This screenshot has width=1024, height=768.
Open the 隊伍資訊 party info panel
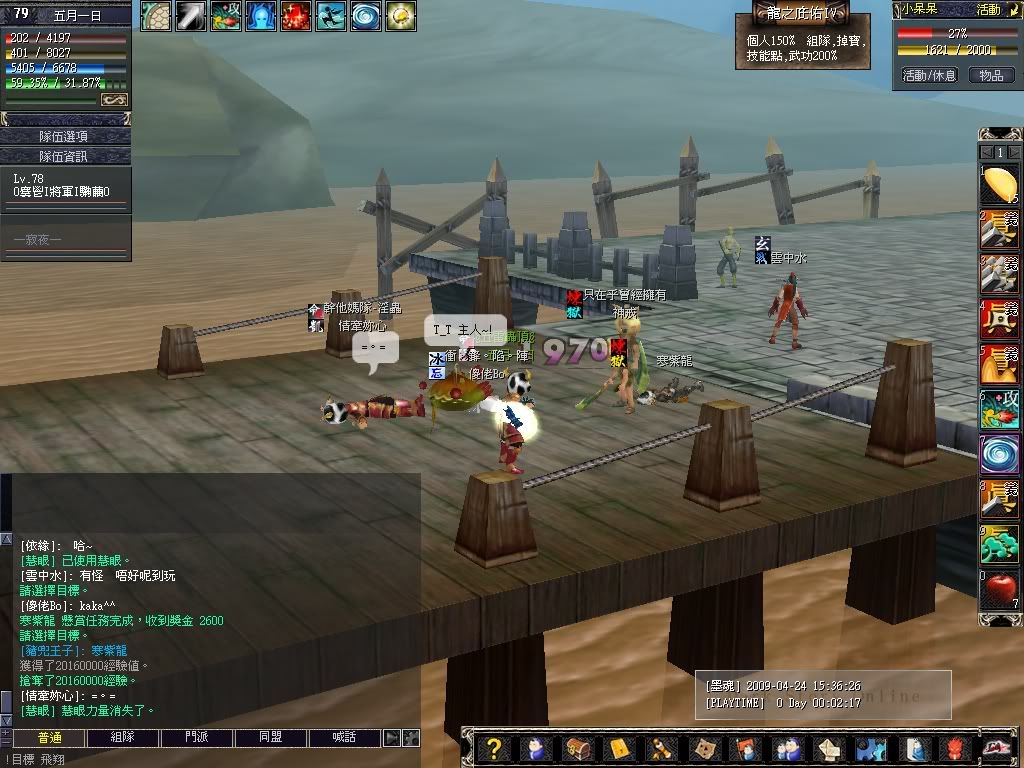coord(65,156)
